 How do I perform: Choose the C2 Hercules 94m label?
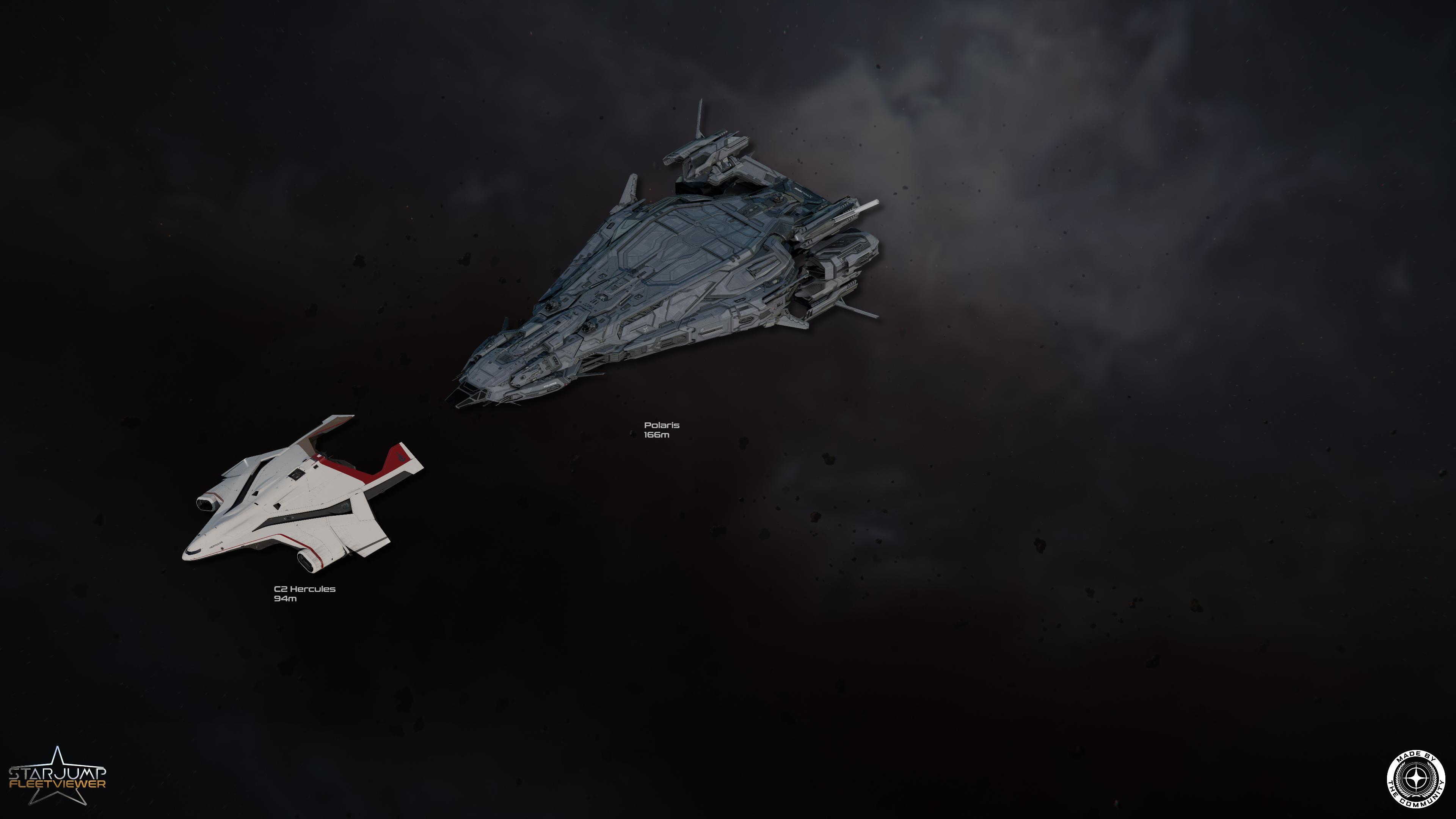(304, 593)
